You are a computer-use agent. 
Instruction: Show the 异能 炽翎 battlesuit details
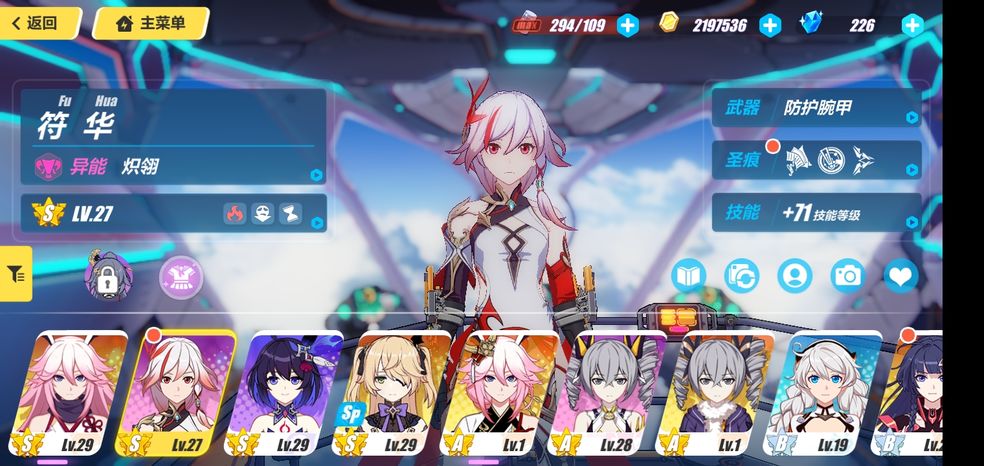(x=174, y=166)
